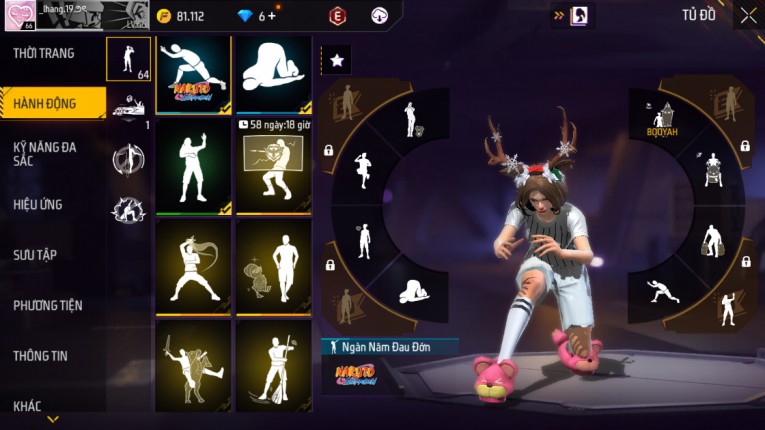Choose the broom dancing emote tile
765x430 pixels.
(x=273, y=365)
